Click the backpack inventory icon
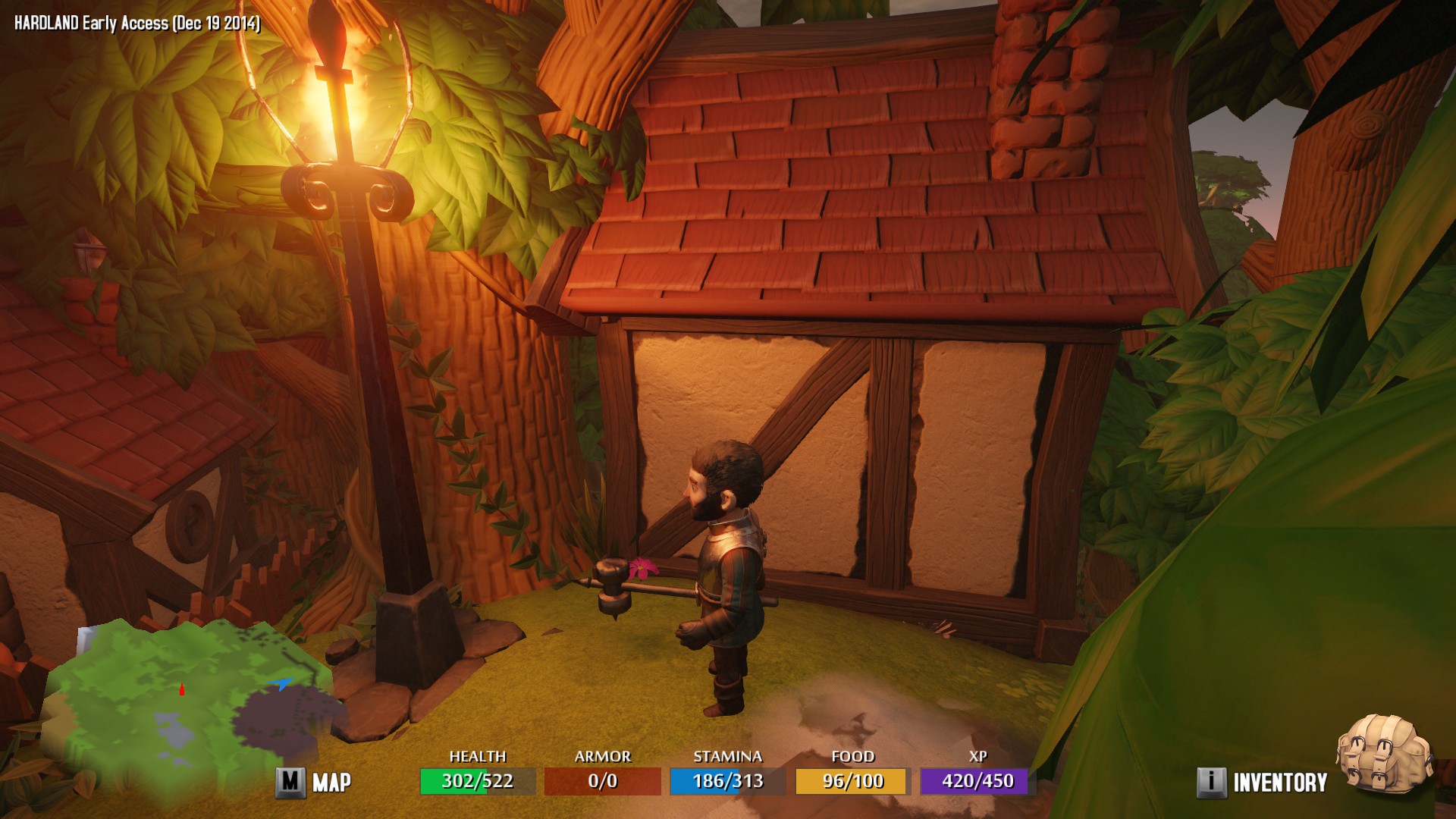 coord(1384,755)
